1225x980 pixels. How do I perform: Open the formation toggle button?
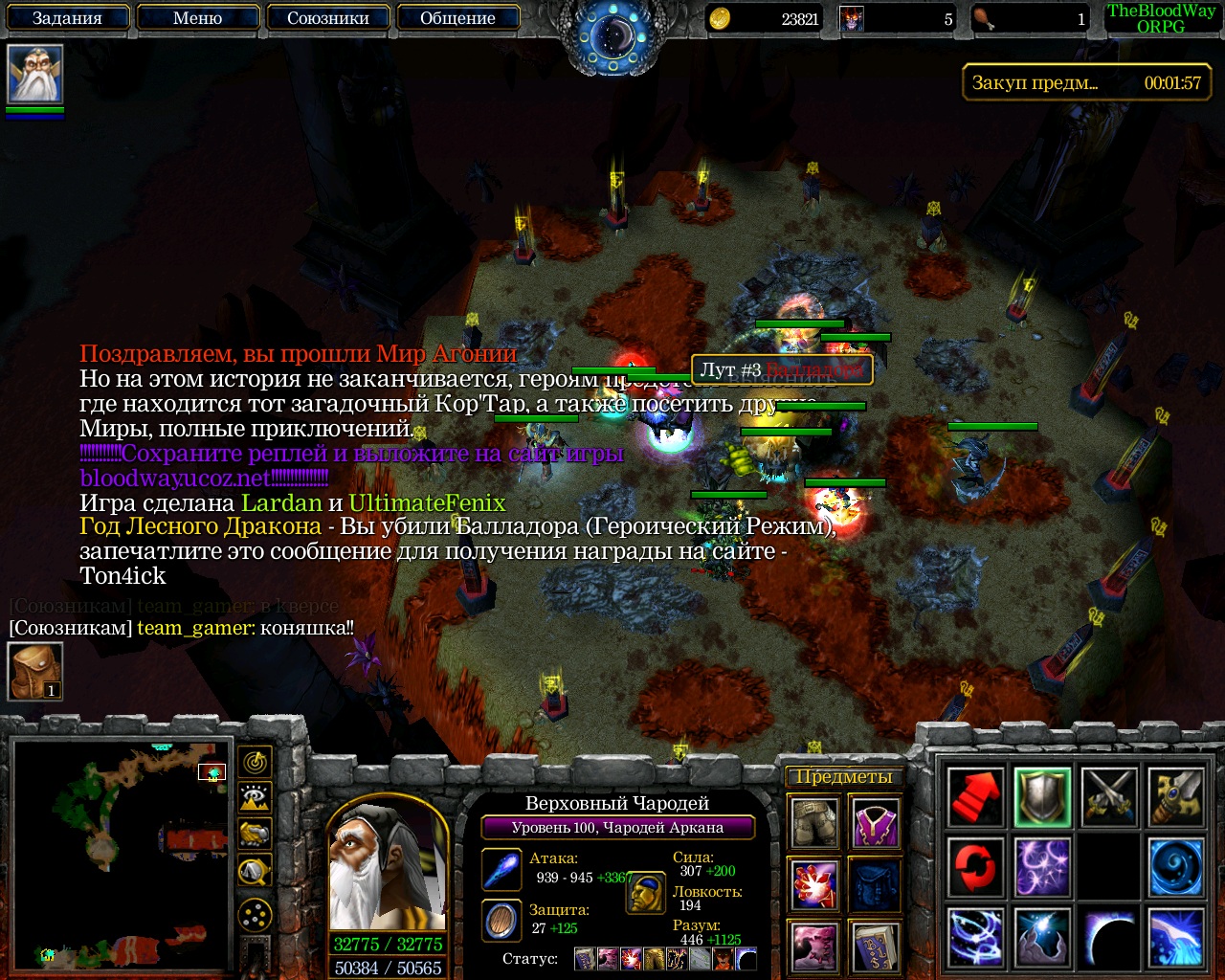tap(255, 916)
